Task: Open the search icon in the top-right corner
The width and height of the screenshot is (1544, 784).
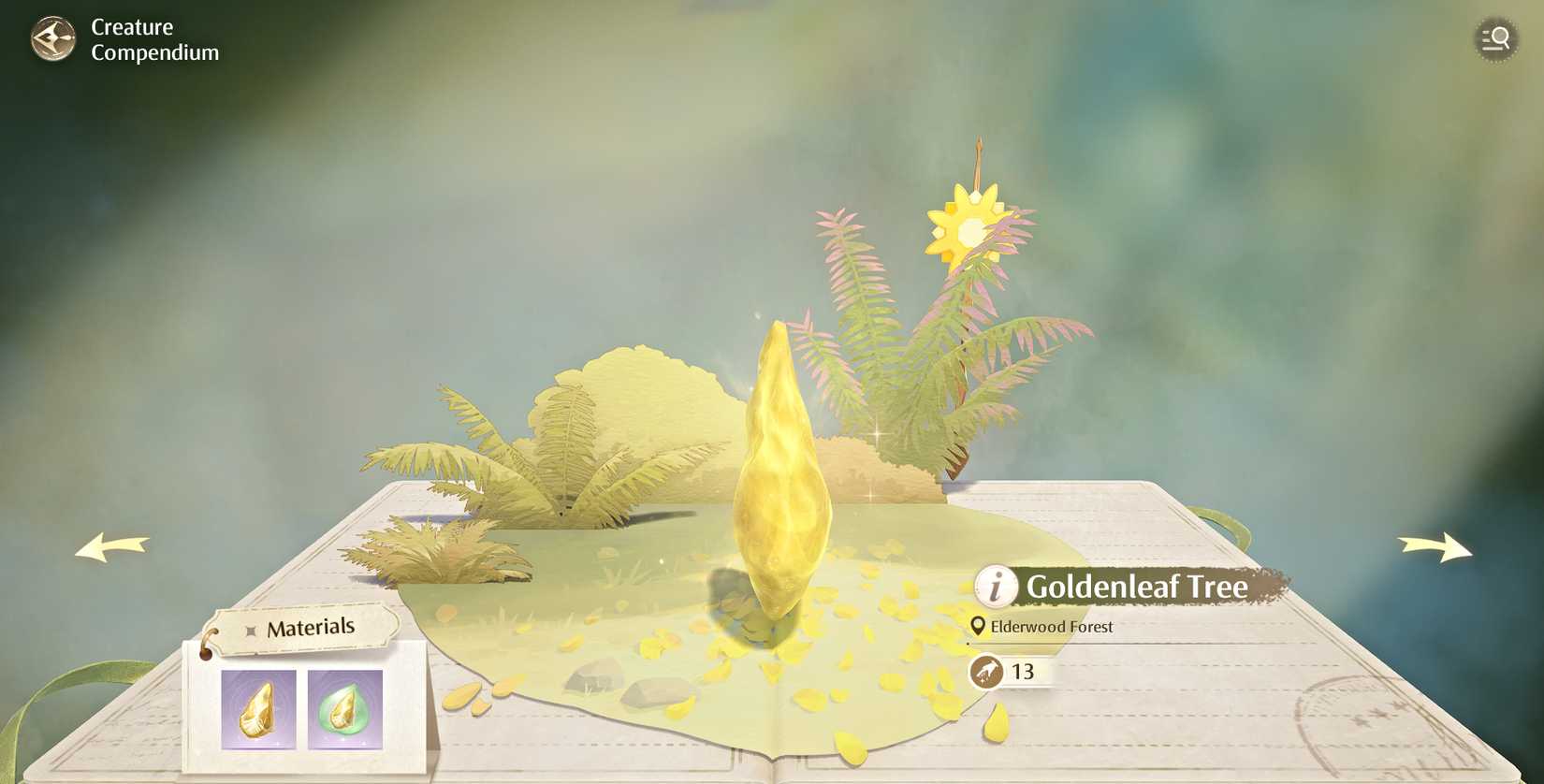Action: pyautogui.click(x=1495, y=39)
